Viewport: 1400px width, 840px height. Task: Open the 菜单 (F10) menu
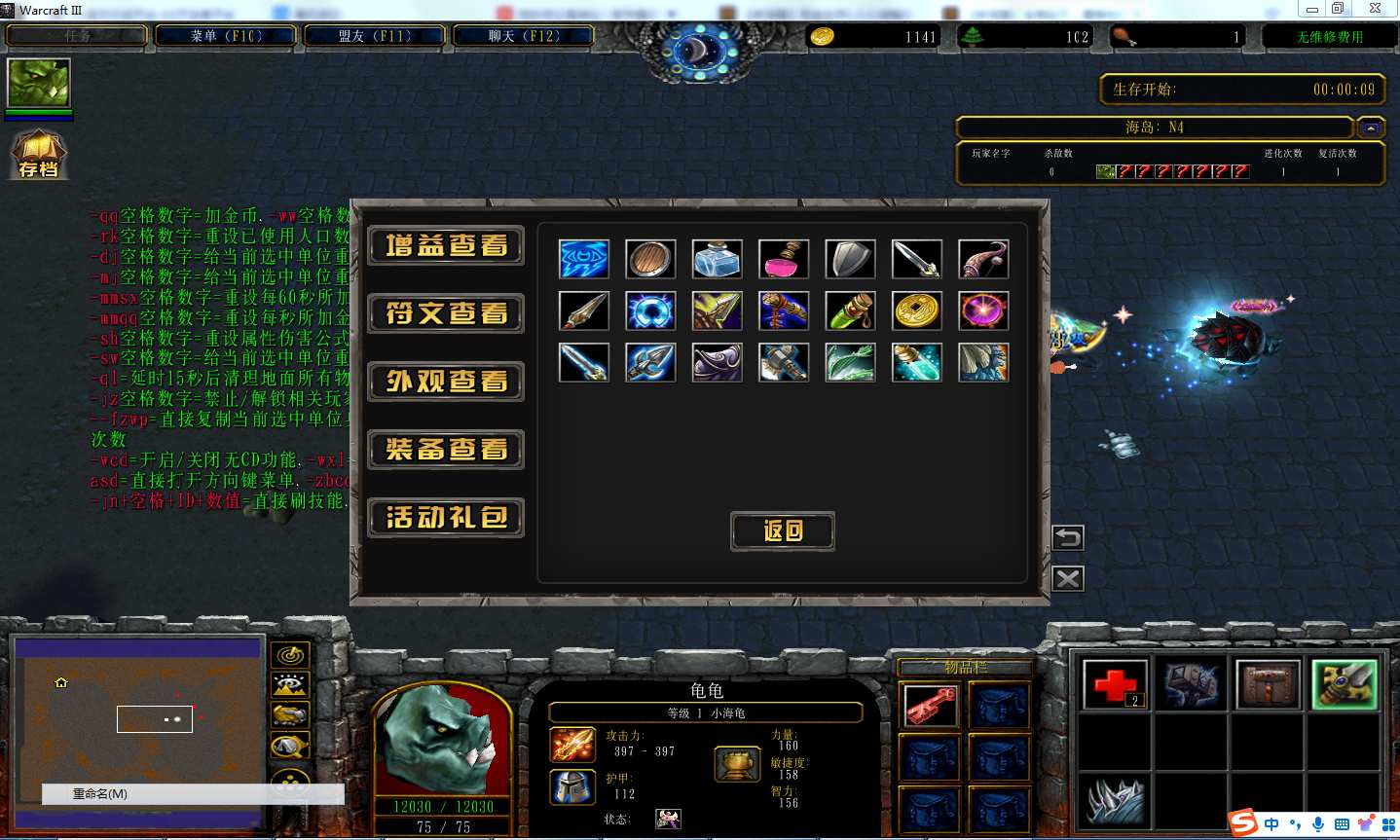pyautogui.click(x=226, y=36)
